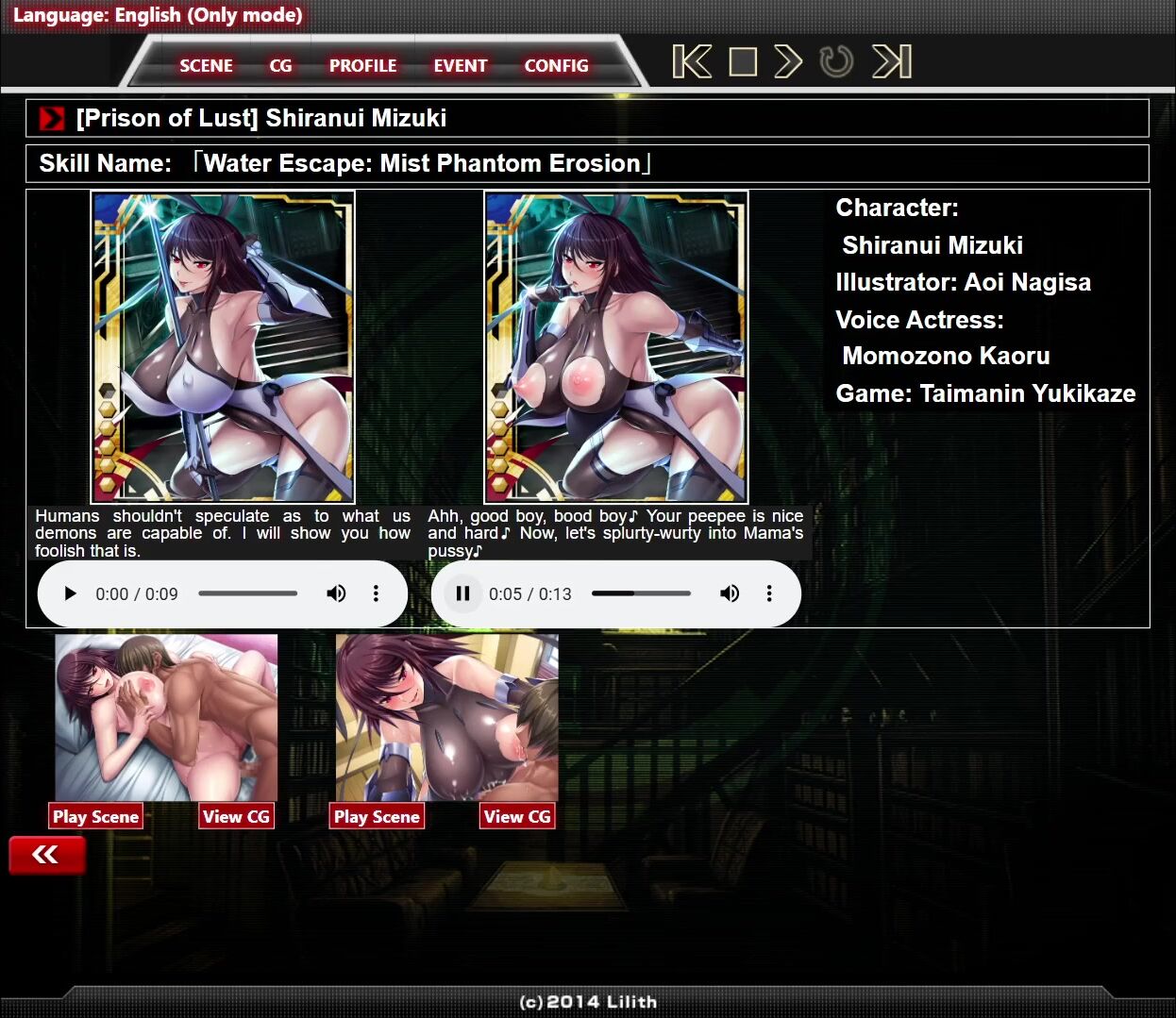Mute the 0:09 audio player
The height and width of the screenshot is (1018, 1176).
tap(336, 593)
